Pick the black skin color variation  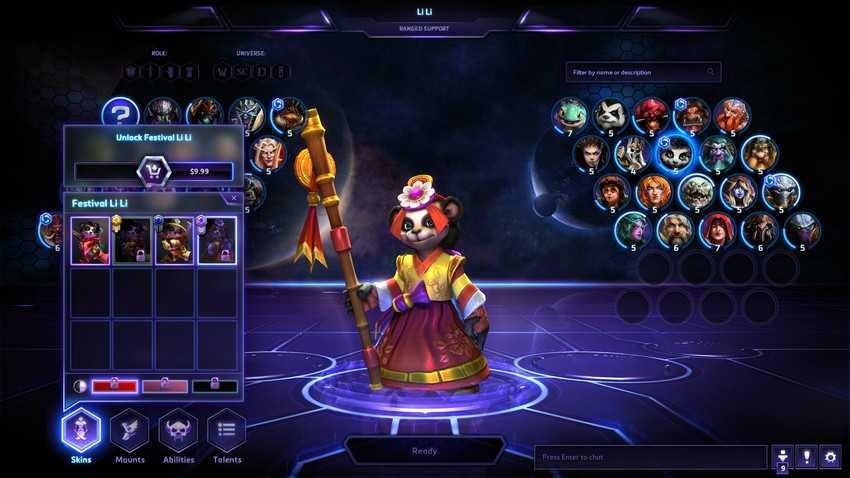click(x=215, y=386)
